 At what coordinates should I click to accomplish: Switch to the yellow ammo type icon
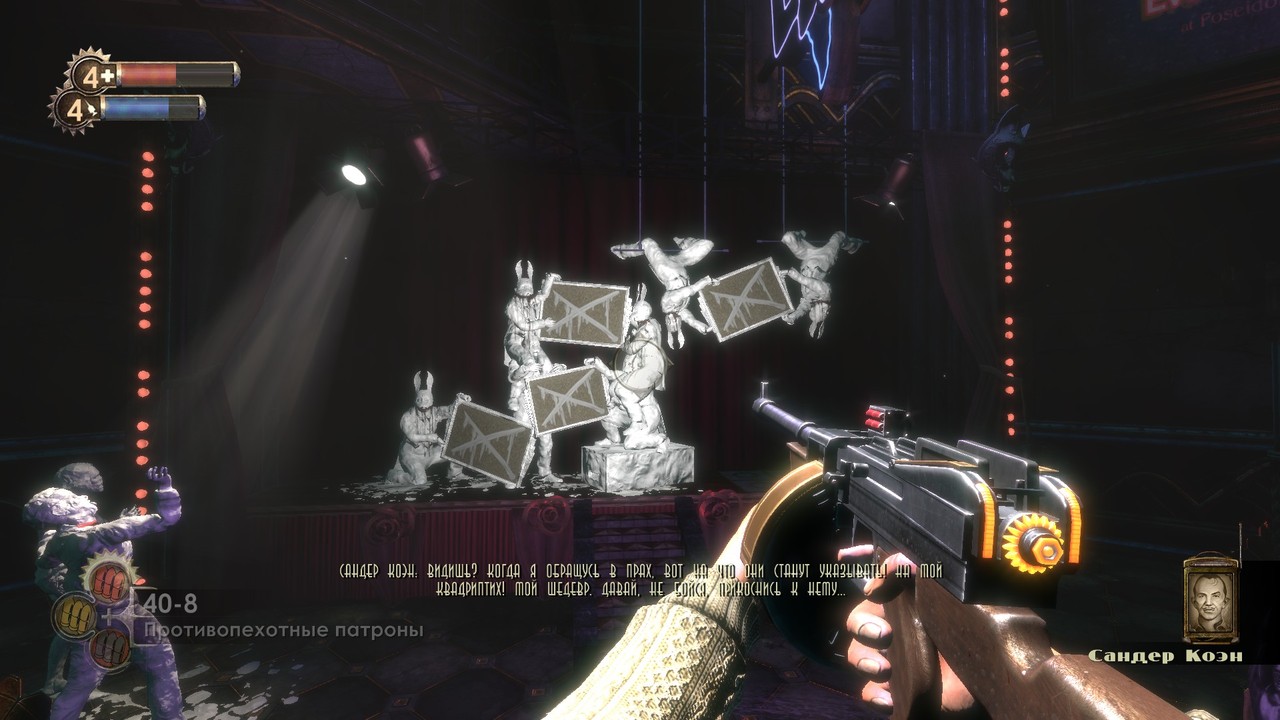click(75, 613)
